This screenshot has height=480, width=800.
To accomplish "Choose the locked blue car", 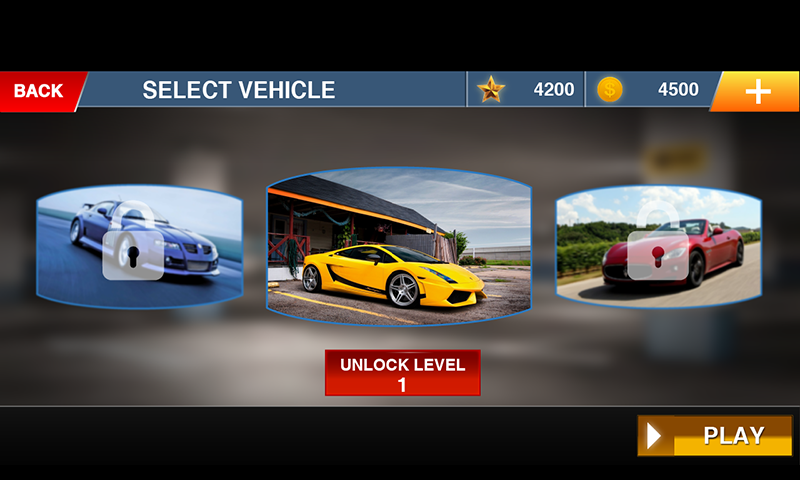I will click(139, 246).
